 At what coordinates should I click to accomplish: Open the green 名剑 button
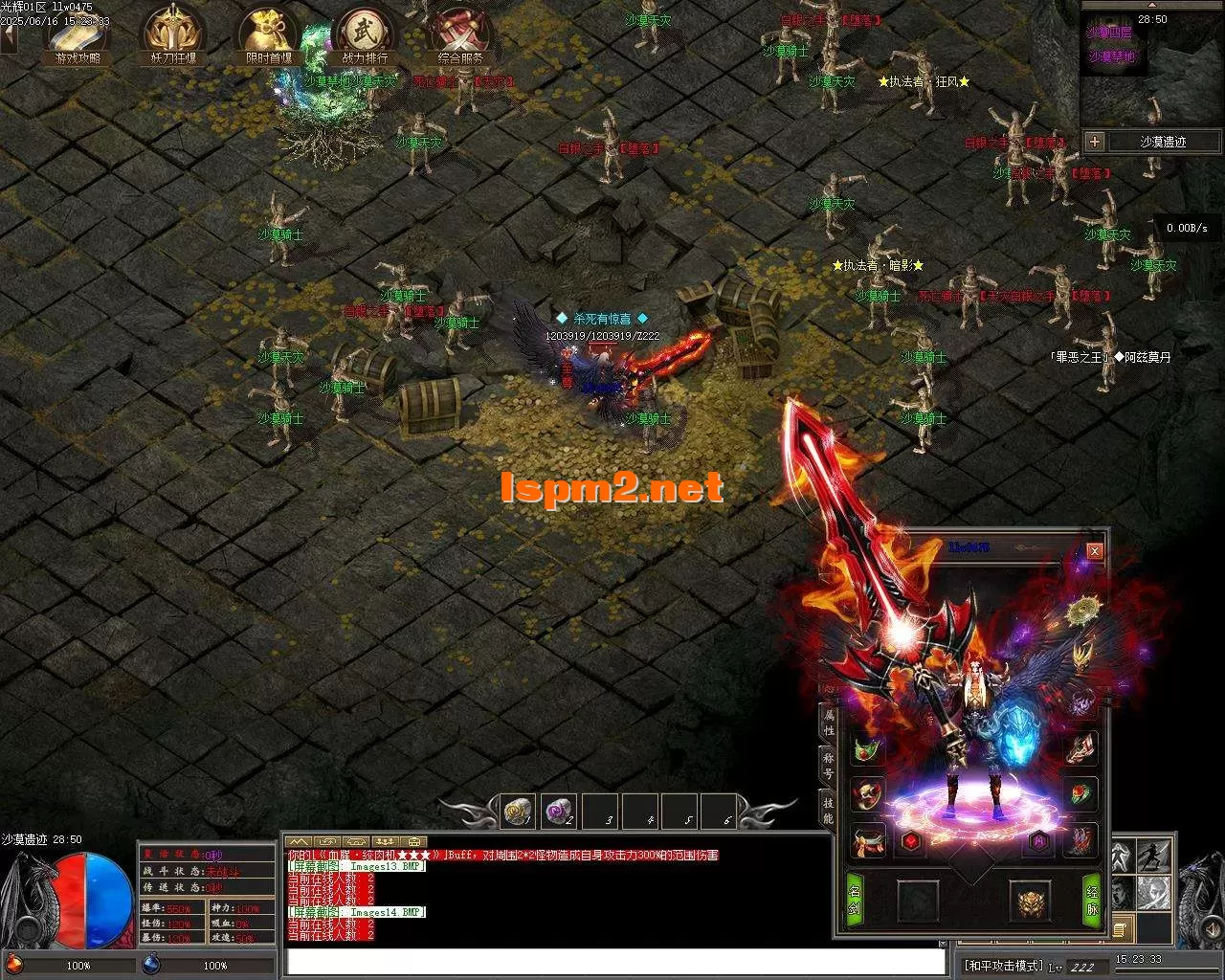click(854, 901)
